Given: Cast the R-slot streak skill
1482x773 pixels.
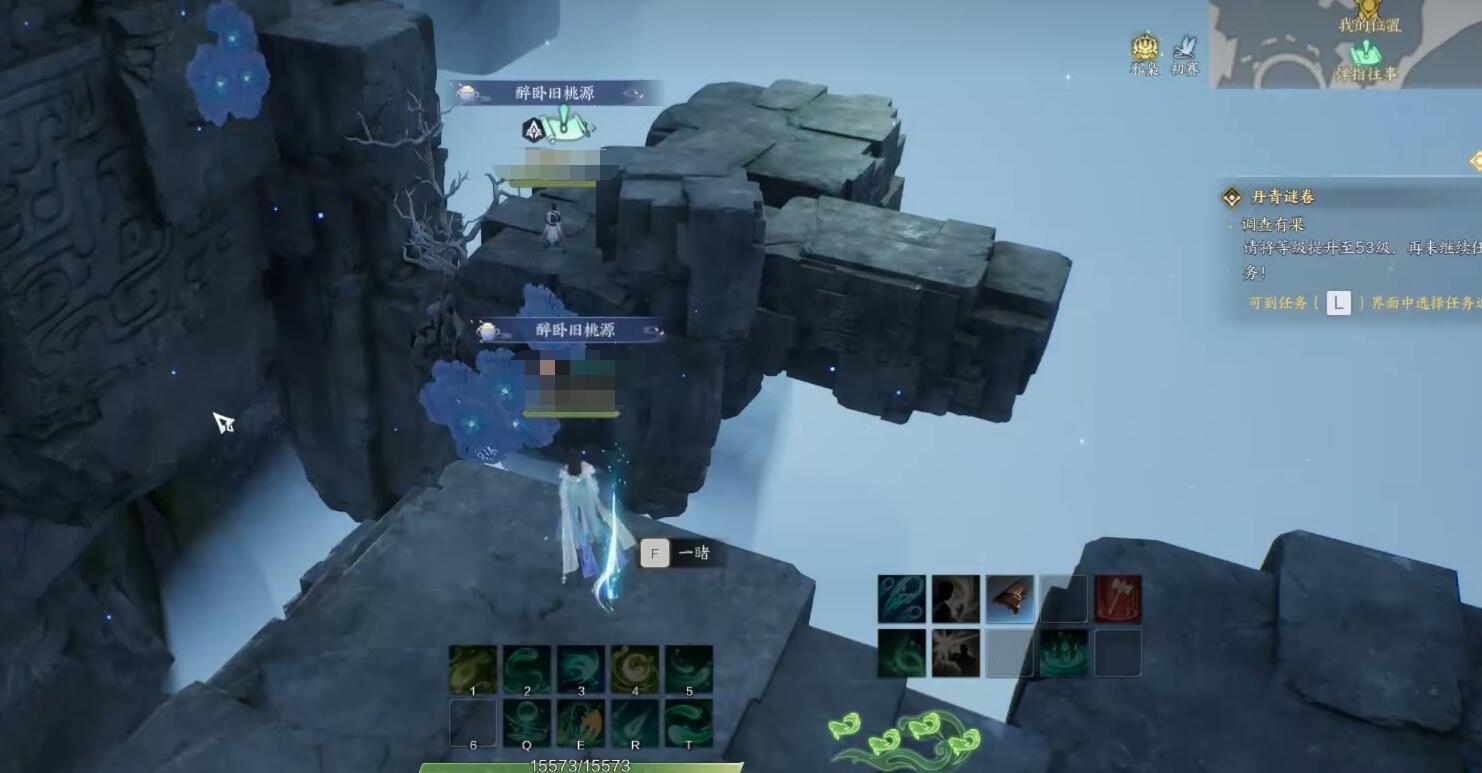Looking at the screenshot, I should tap(635, 722).
